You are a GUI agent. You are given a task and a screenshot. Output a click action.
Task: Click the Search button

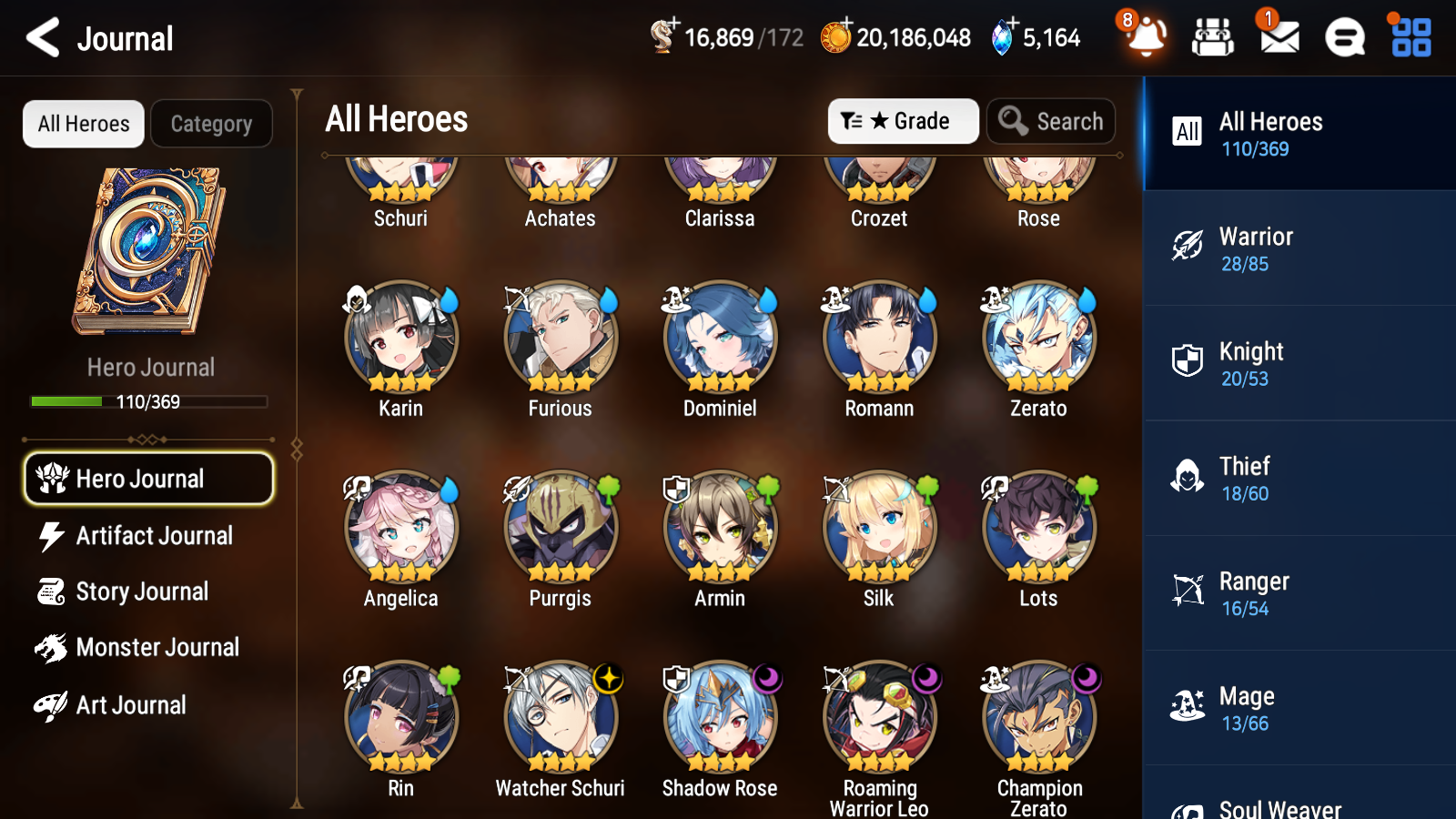(1051, 120)
